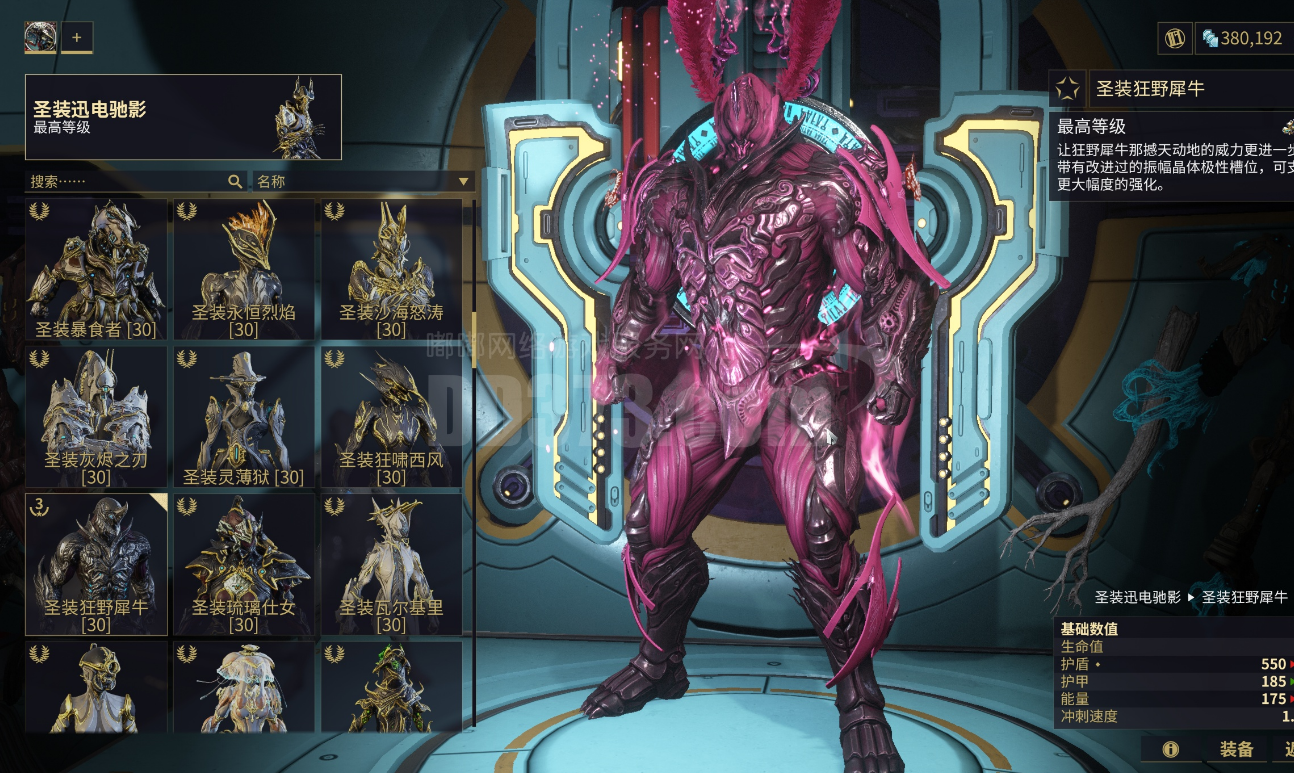Open the info button beside 装备
This screenshot has width=1294, height=773.
tap(1170, 750)
